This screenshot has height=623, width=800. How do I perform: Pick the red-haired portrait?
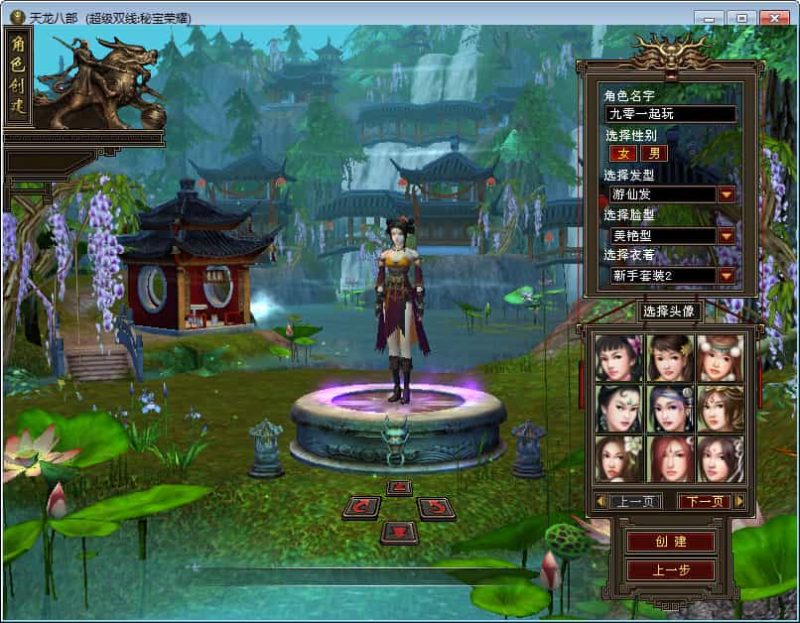click(x=668, y=458)
